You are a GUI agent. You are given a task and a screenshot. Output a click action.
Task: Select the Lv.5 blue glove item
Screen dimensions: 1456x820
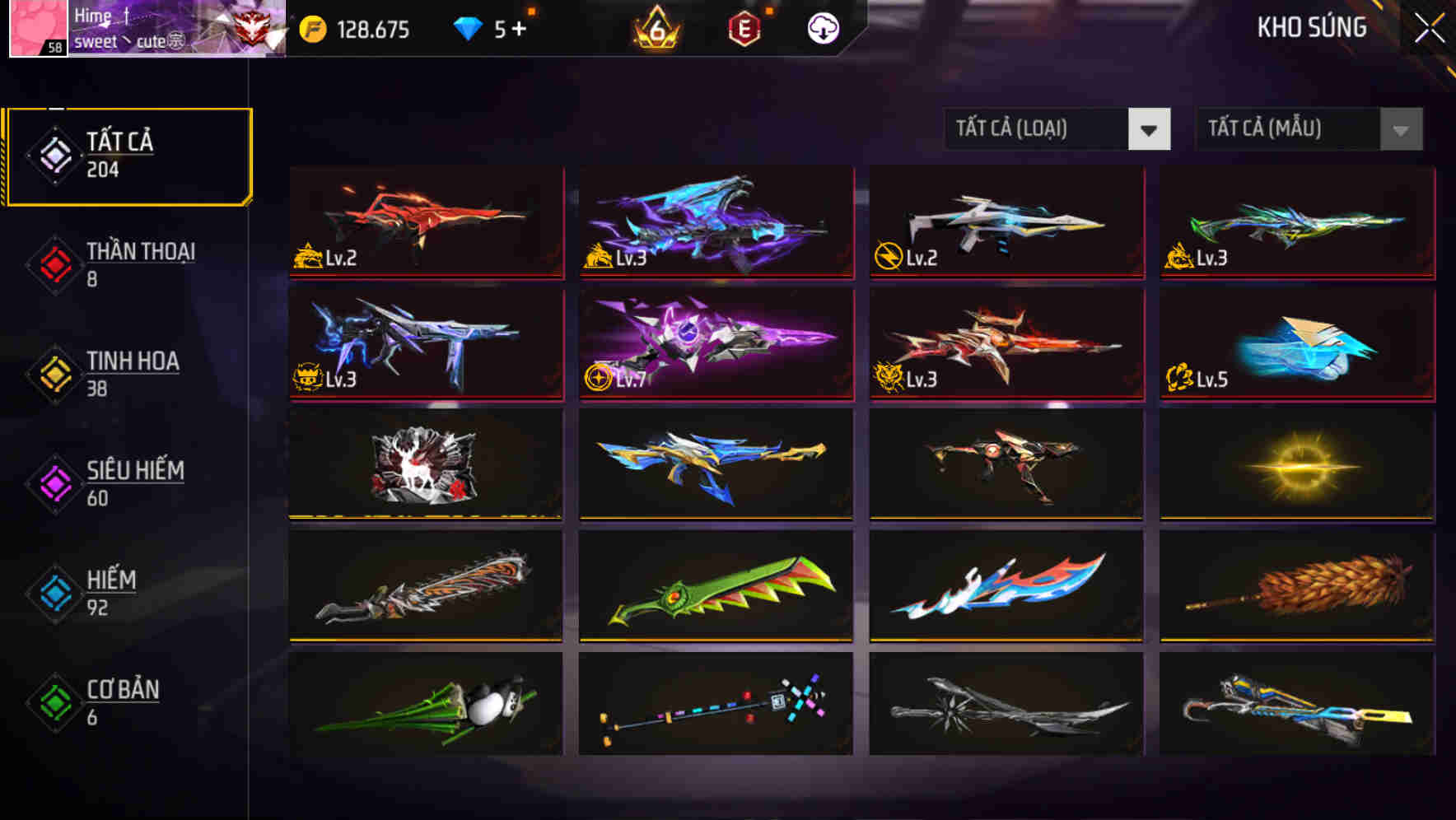[1295, 343]
